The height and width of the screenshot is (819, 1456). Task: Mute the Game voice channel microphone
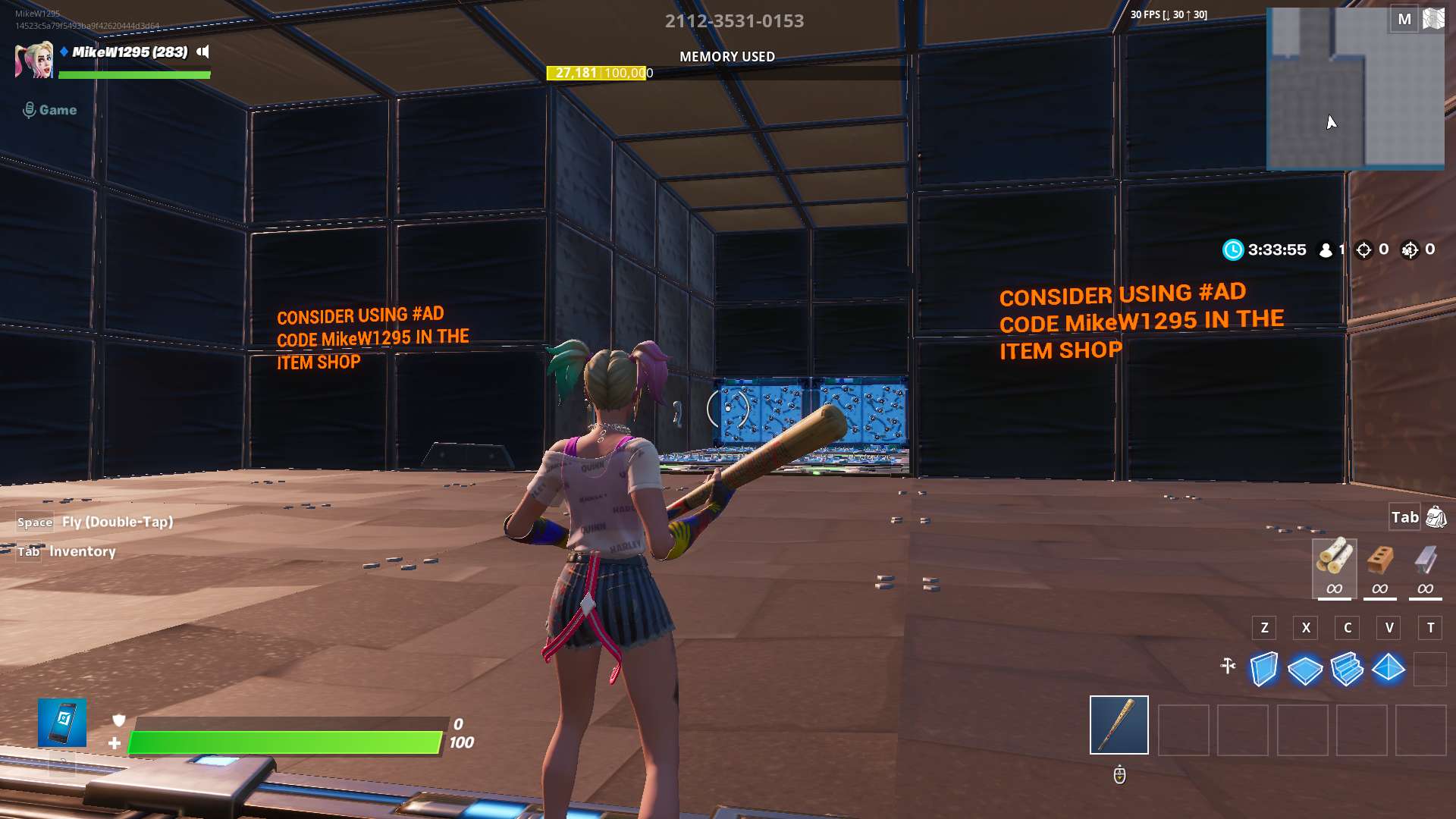point(29,109)
